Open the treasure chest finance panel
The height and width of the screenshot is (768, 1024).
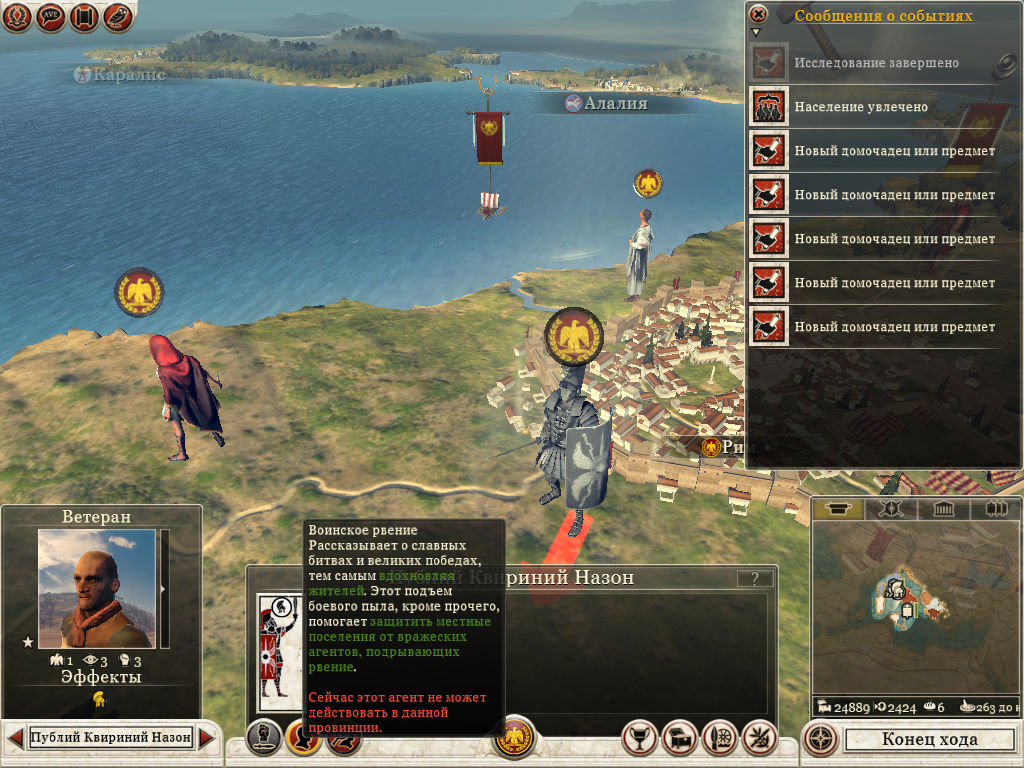pos(680,738)
